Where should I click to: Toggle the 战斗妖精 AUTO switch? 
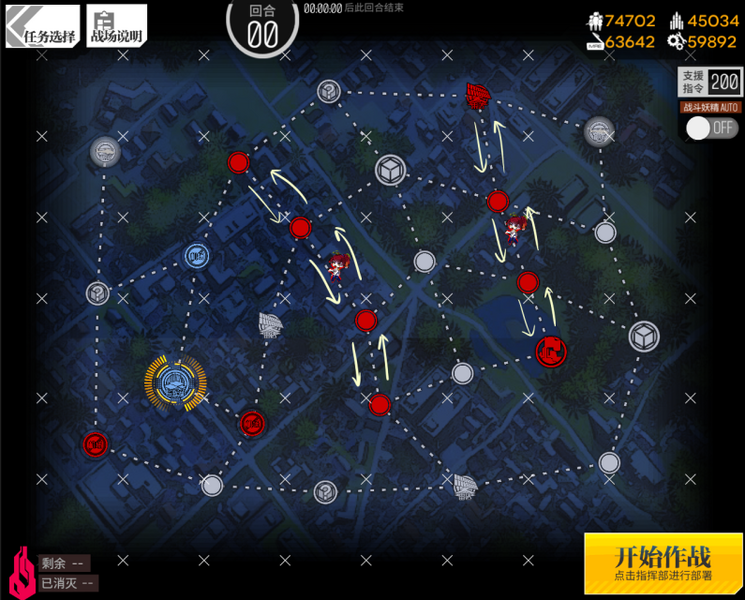point(711,128)
